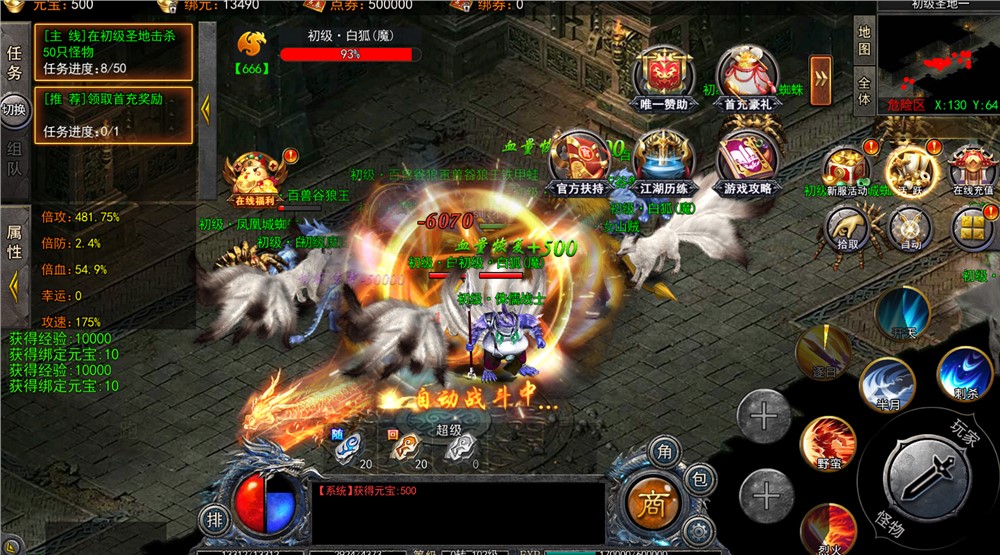Use the 半月 half-moon skill

(885, 385)
